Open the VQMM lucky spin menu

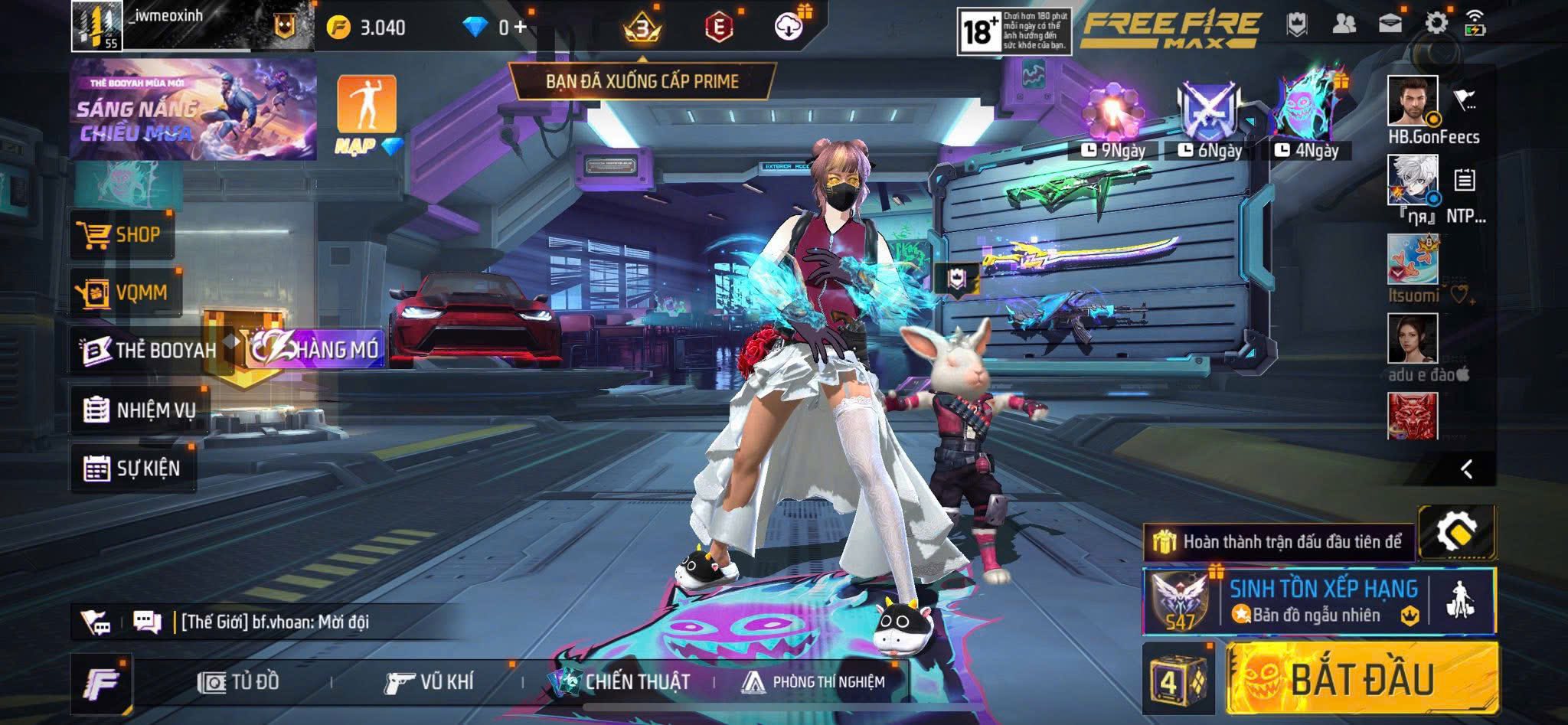(x=125, y=292)
